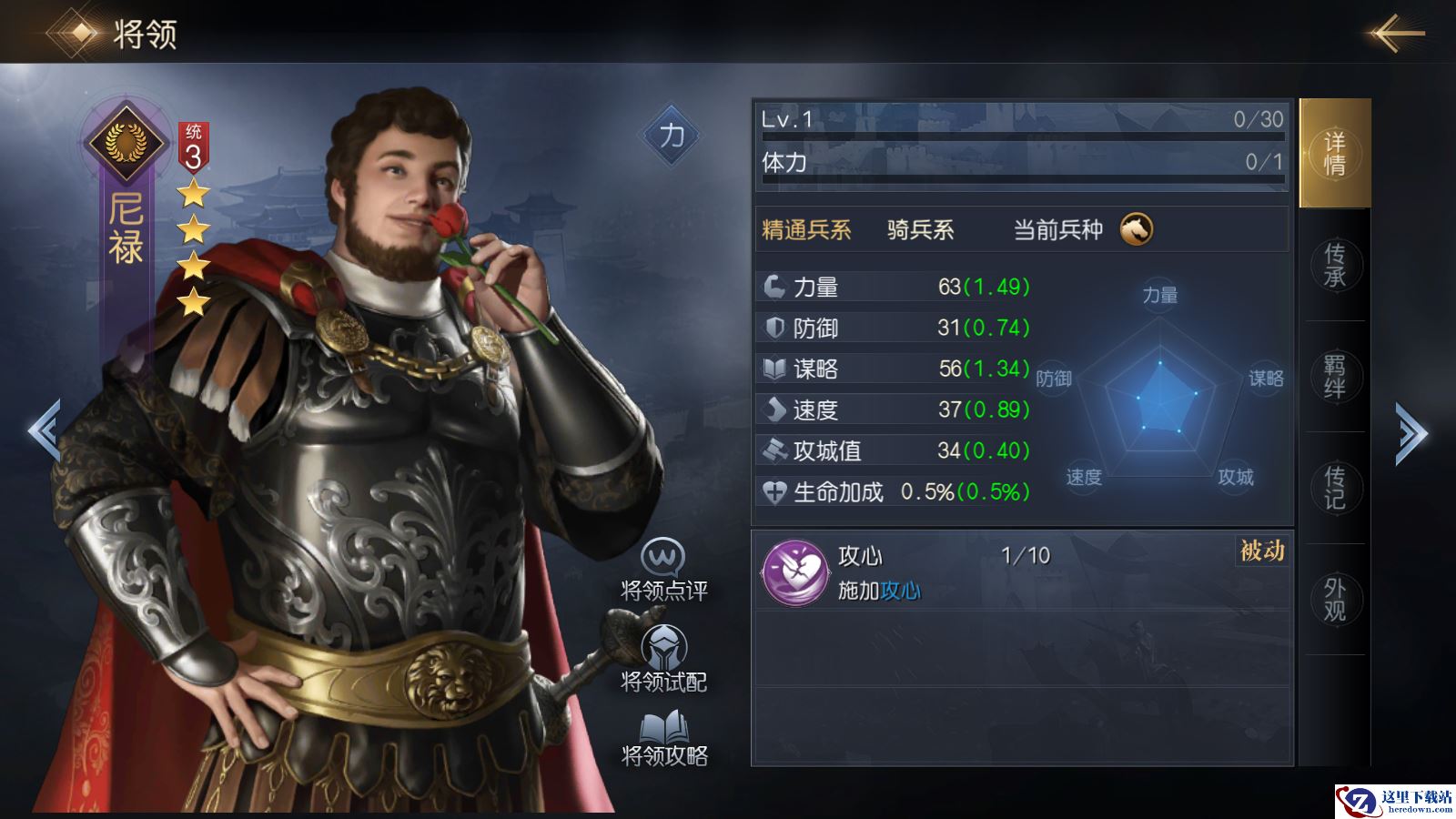Show the 传记 biography tab
Image resolution: width=1456 pixels, height=819 pixels.
click(1334, 488)
